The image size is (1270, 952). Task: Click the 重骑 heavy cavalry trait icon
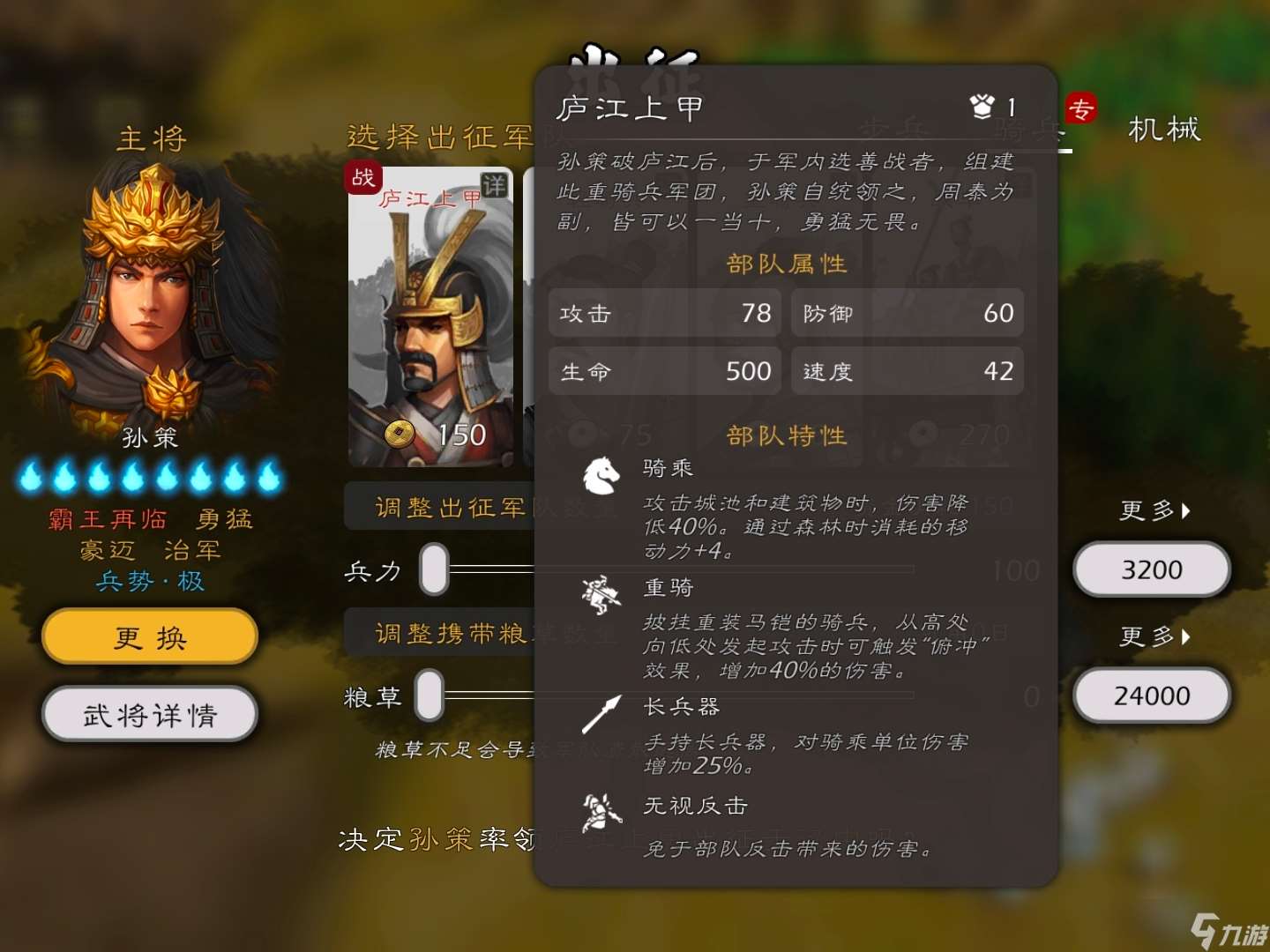(602, 592)
